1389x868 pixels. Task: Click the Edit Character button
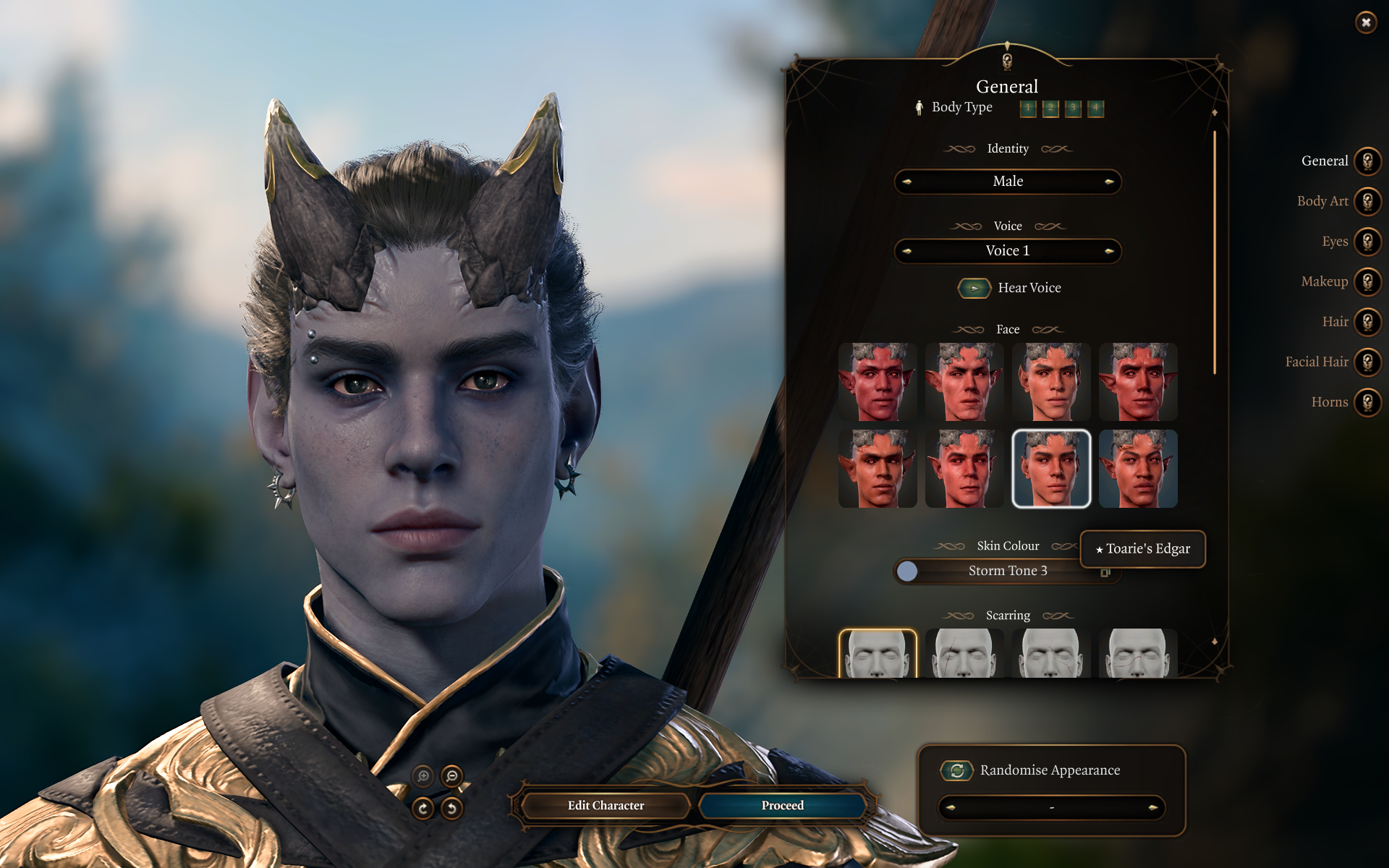point(606,805)
